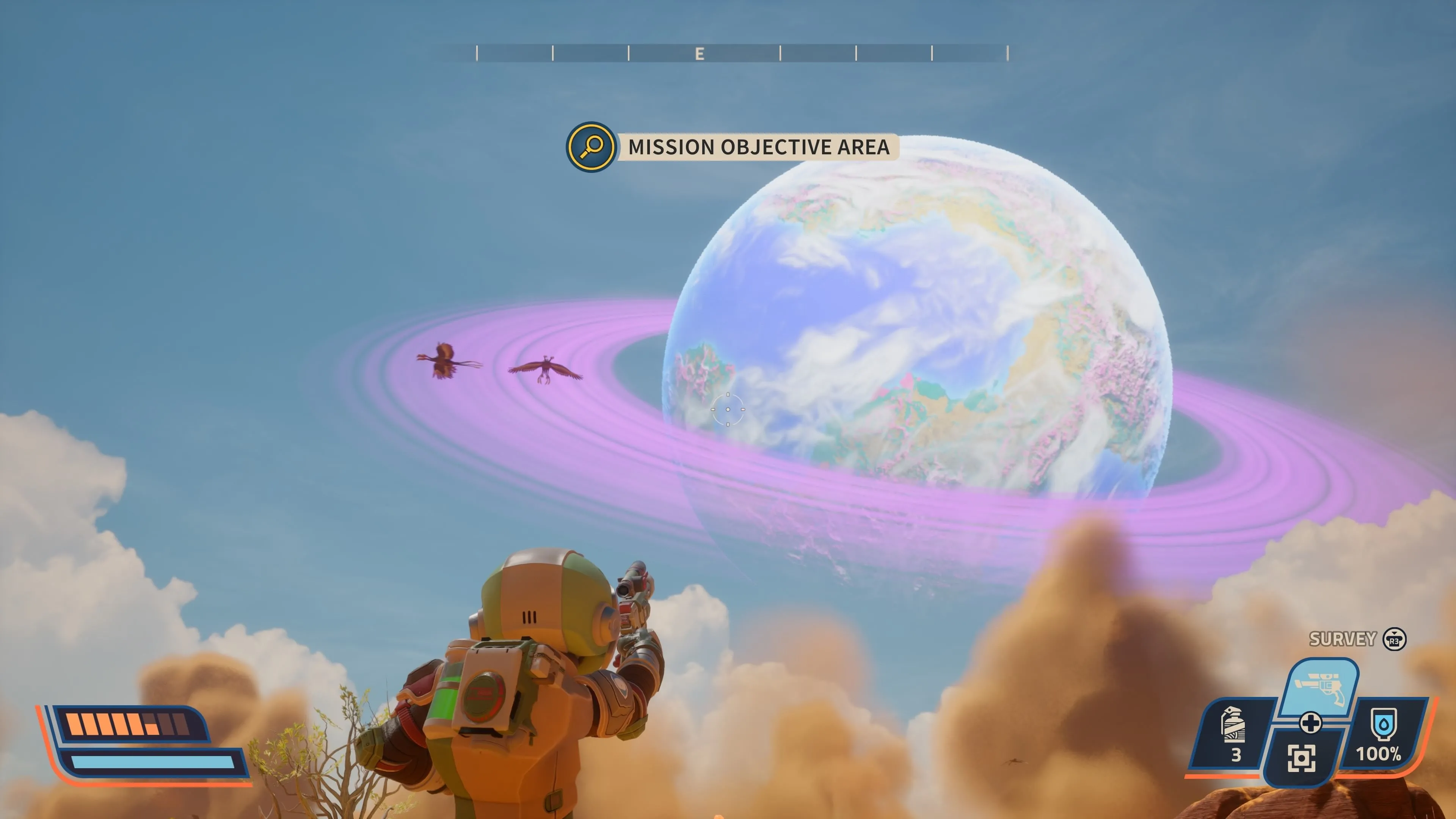Click the Mission Objective Area marker
This screenshot has width=1456, height=819.
pos(591,147)
